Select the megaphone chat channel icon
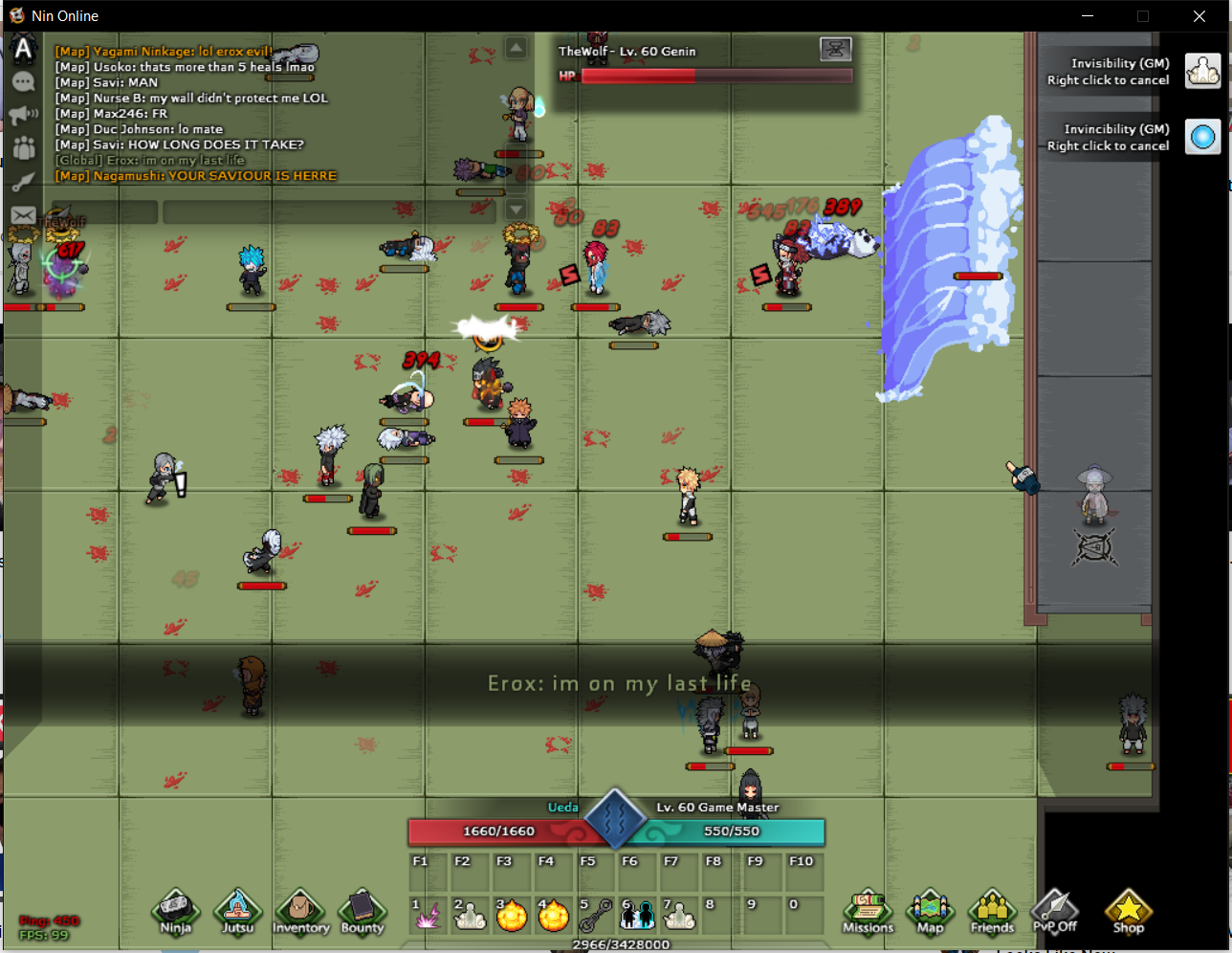Viewport: 1232px width, 953px height. [23, 116]
